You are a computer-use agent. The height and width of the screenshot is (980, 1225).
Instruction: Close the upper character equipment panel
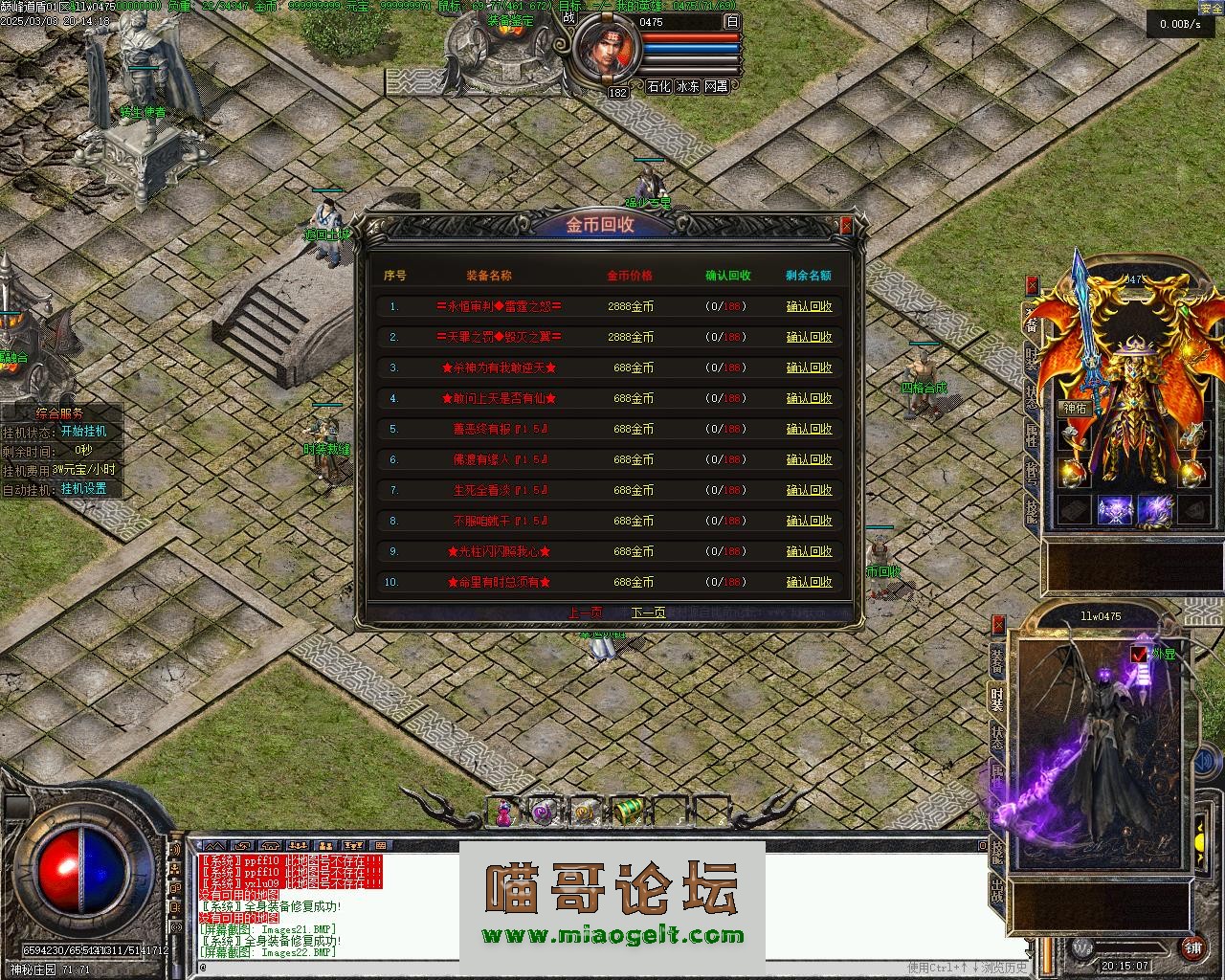(x=1032, y=284)
